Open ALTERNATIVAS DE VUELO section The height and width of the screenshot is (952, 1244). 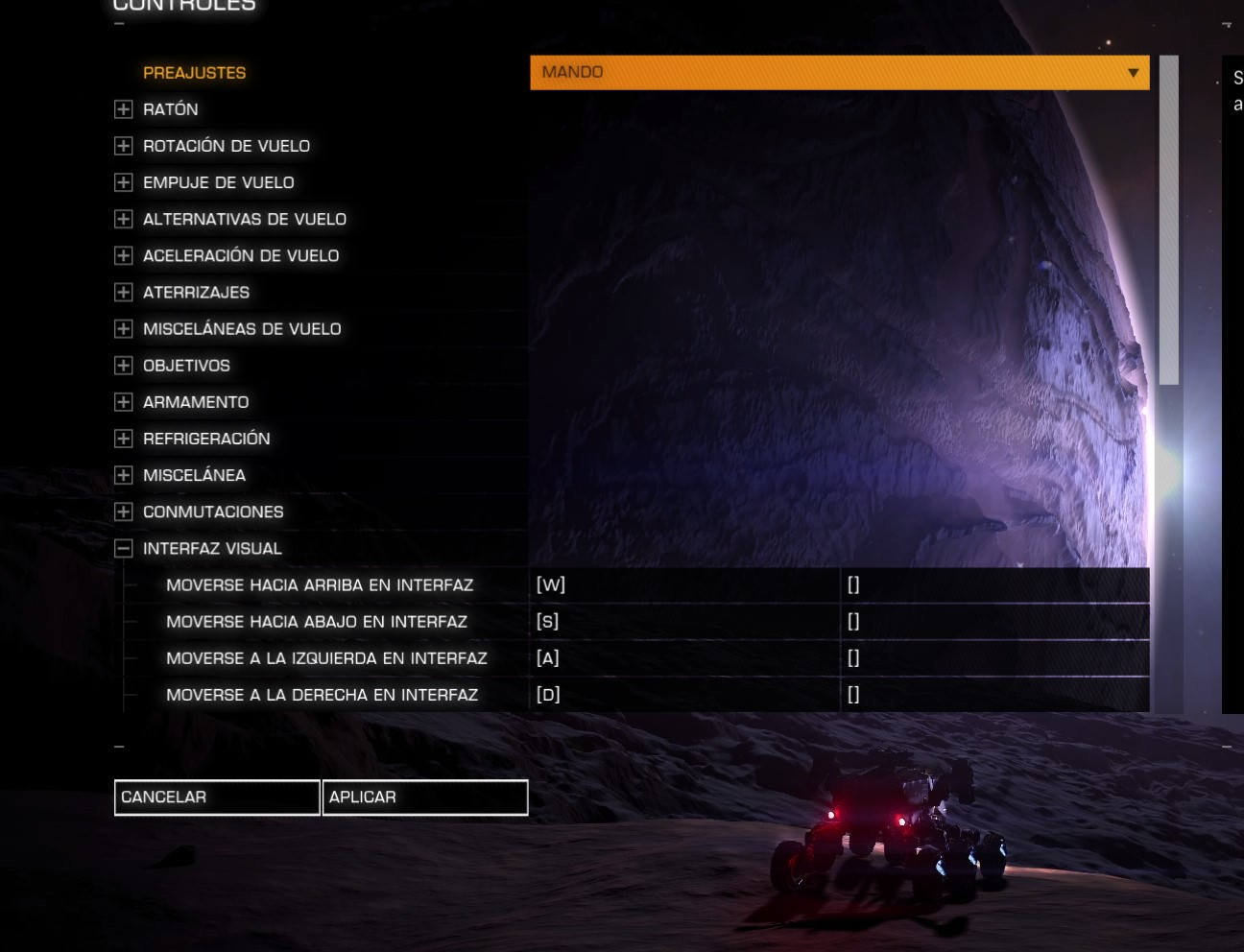[x=123, y=219]
